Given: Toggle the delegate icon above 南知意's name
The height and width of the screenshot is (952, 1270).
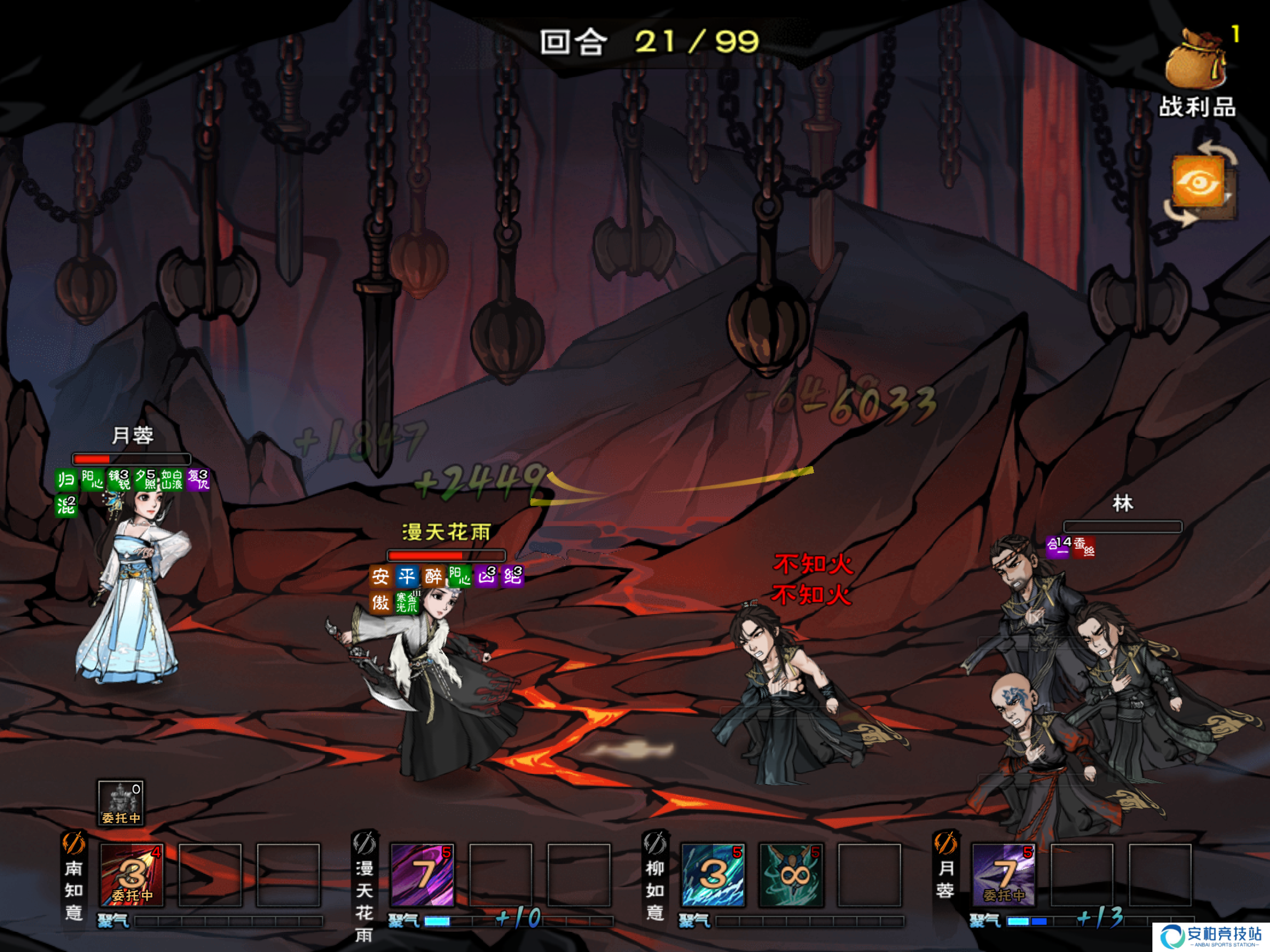Looking at the screenshot, I should click(x=74, y=844).
